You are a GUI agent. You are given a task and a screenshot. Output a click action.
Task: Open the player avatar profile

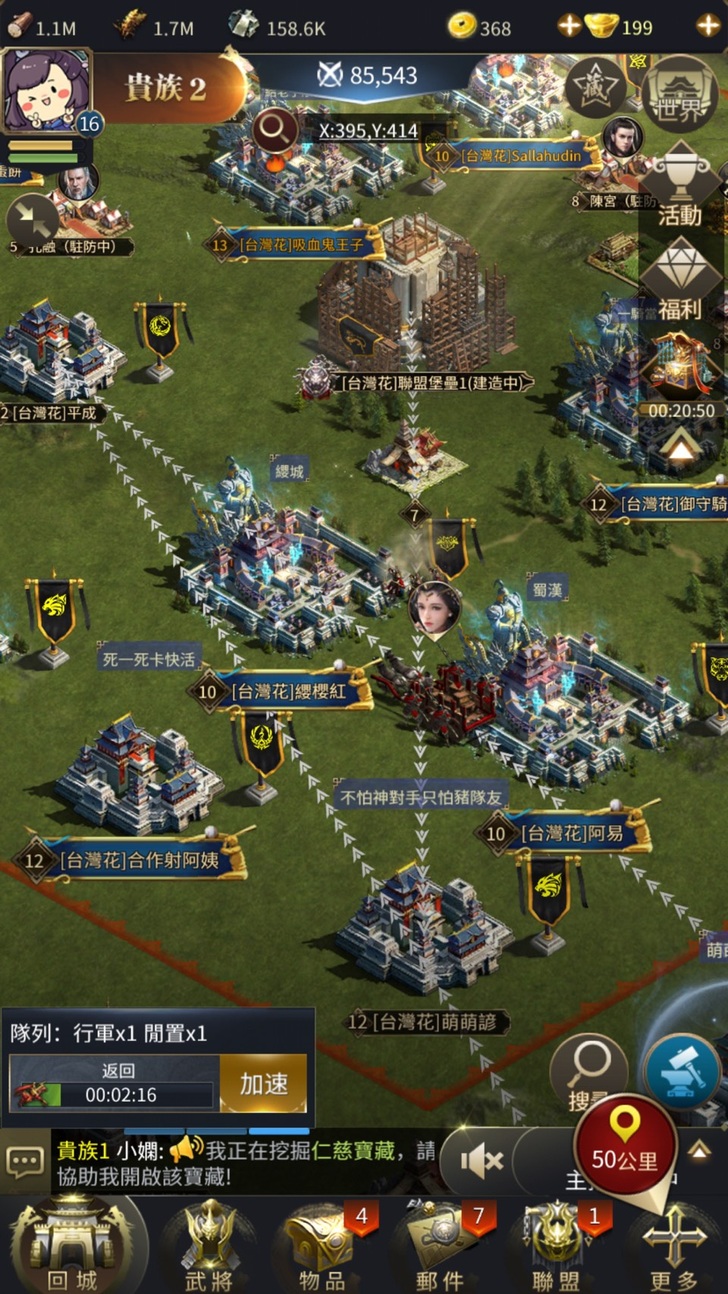coord(48,92)
